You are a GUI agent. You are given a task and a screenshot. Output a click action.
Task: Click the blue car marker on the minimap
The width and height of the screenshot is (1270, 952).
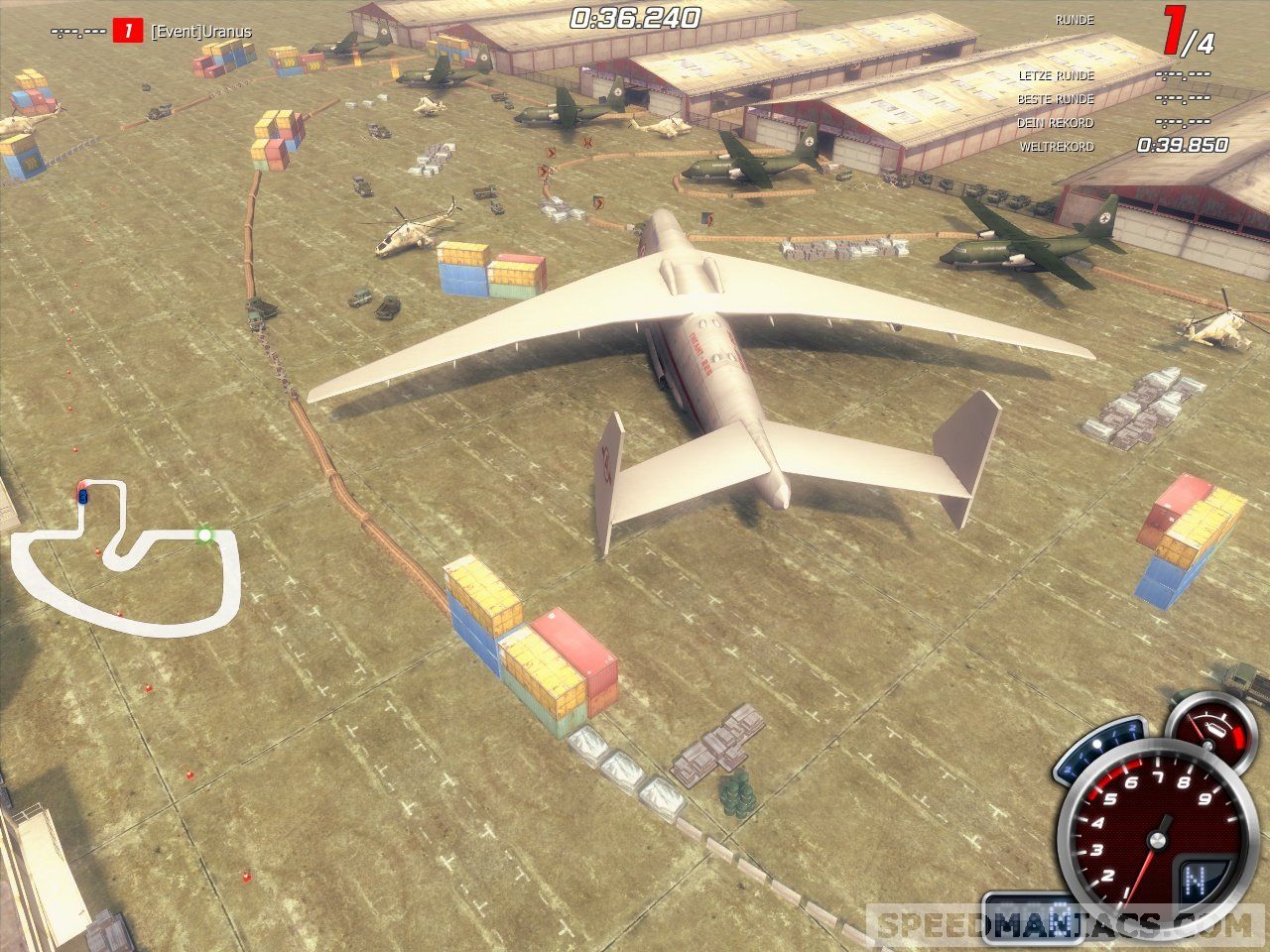[83, 493]
